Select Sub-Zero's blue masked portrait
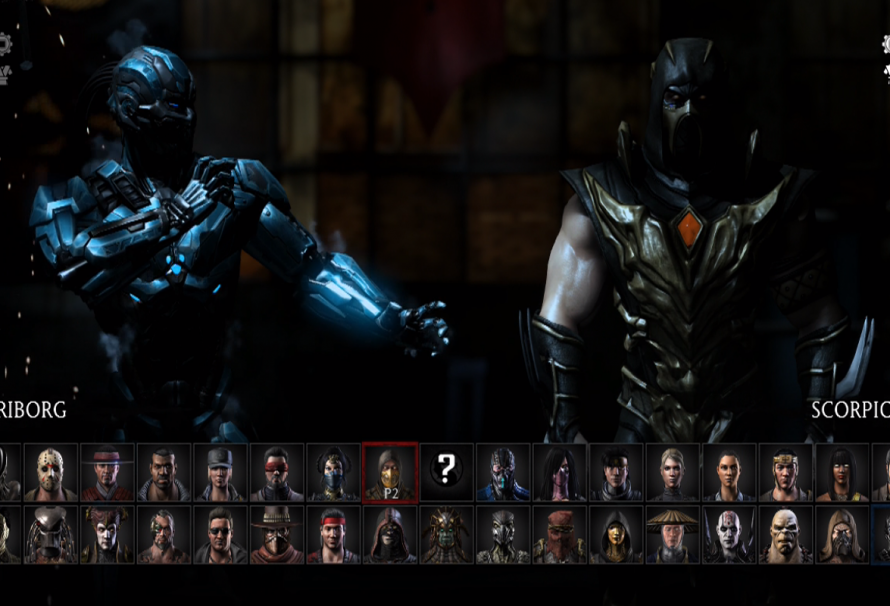The image size is (890, 606). tap(502, 472)
